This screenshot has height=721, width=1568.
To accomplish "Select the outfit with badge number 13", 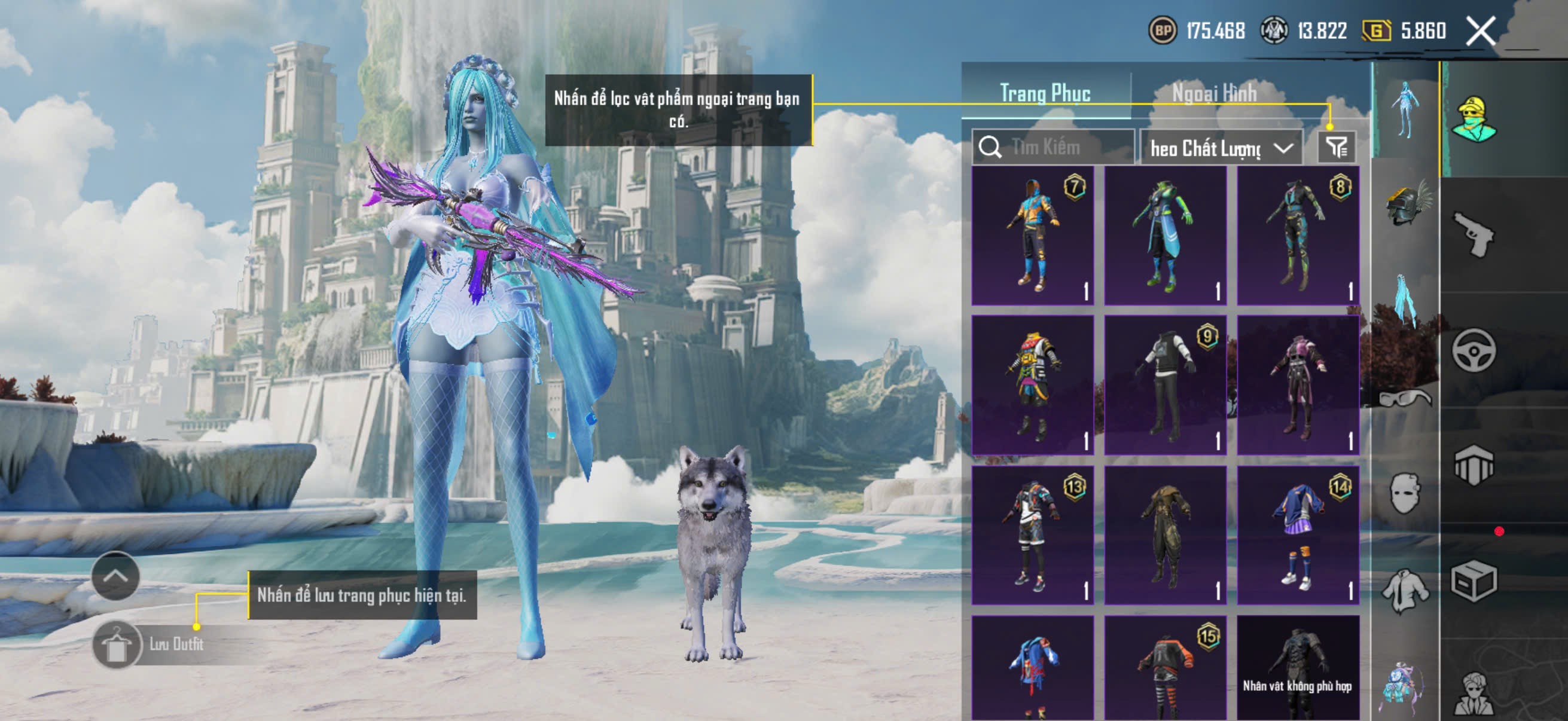I will (x=1032, y=535).
